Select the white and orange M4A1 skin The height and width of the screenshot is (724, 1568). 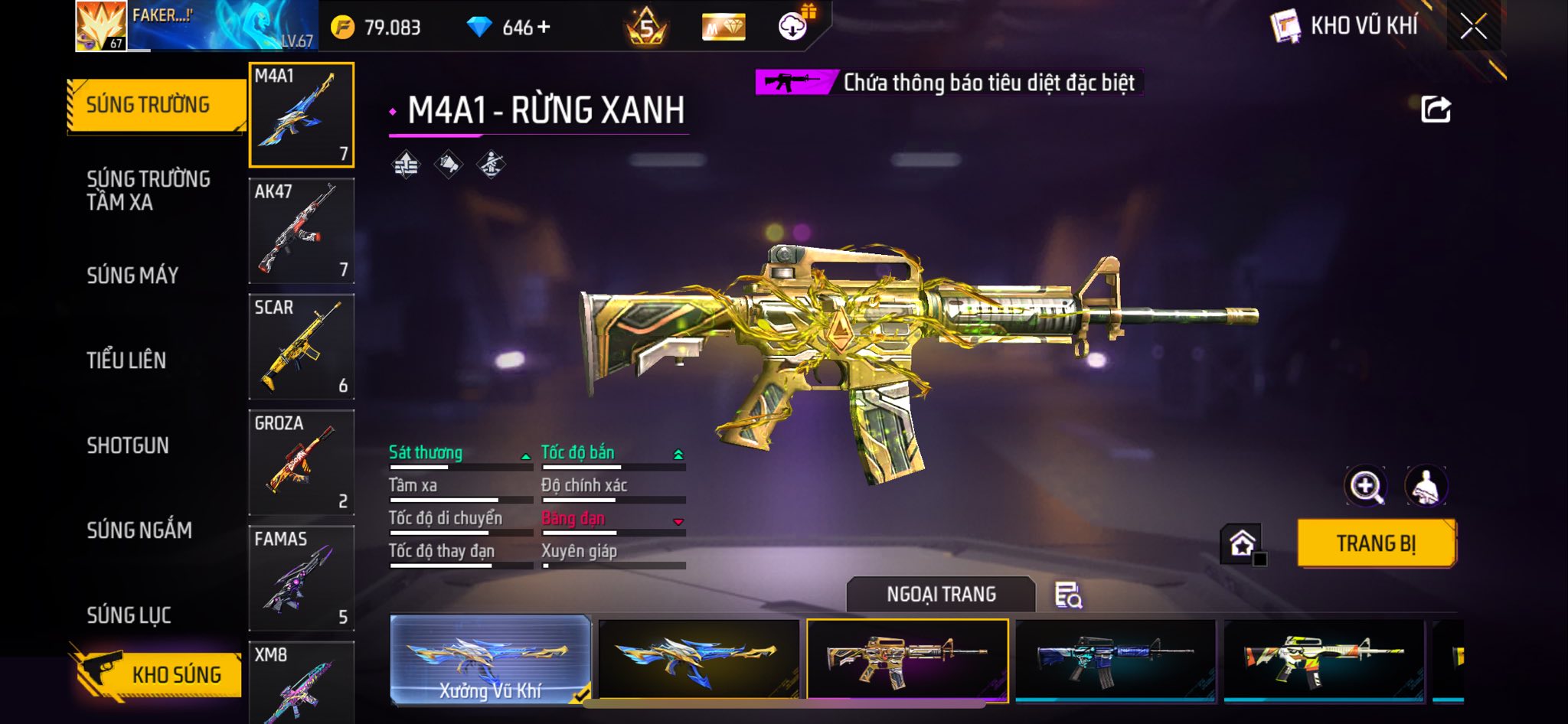pos(1323,660)
